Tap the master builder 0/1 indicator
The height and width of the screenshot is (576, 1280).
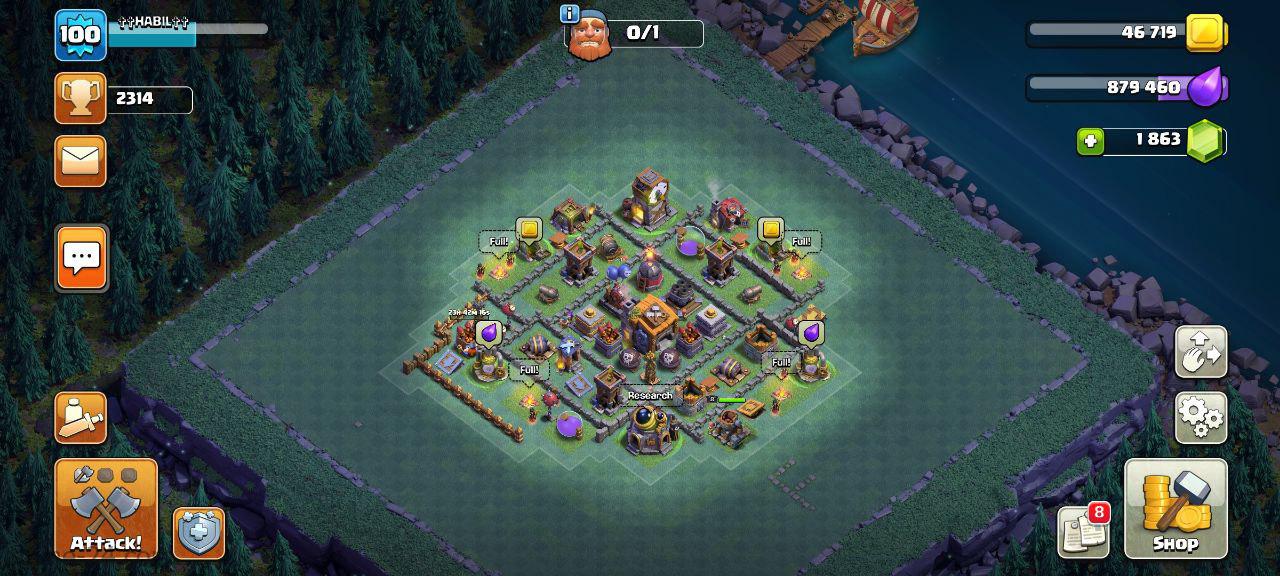[642, 33]
